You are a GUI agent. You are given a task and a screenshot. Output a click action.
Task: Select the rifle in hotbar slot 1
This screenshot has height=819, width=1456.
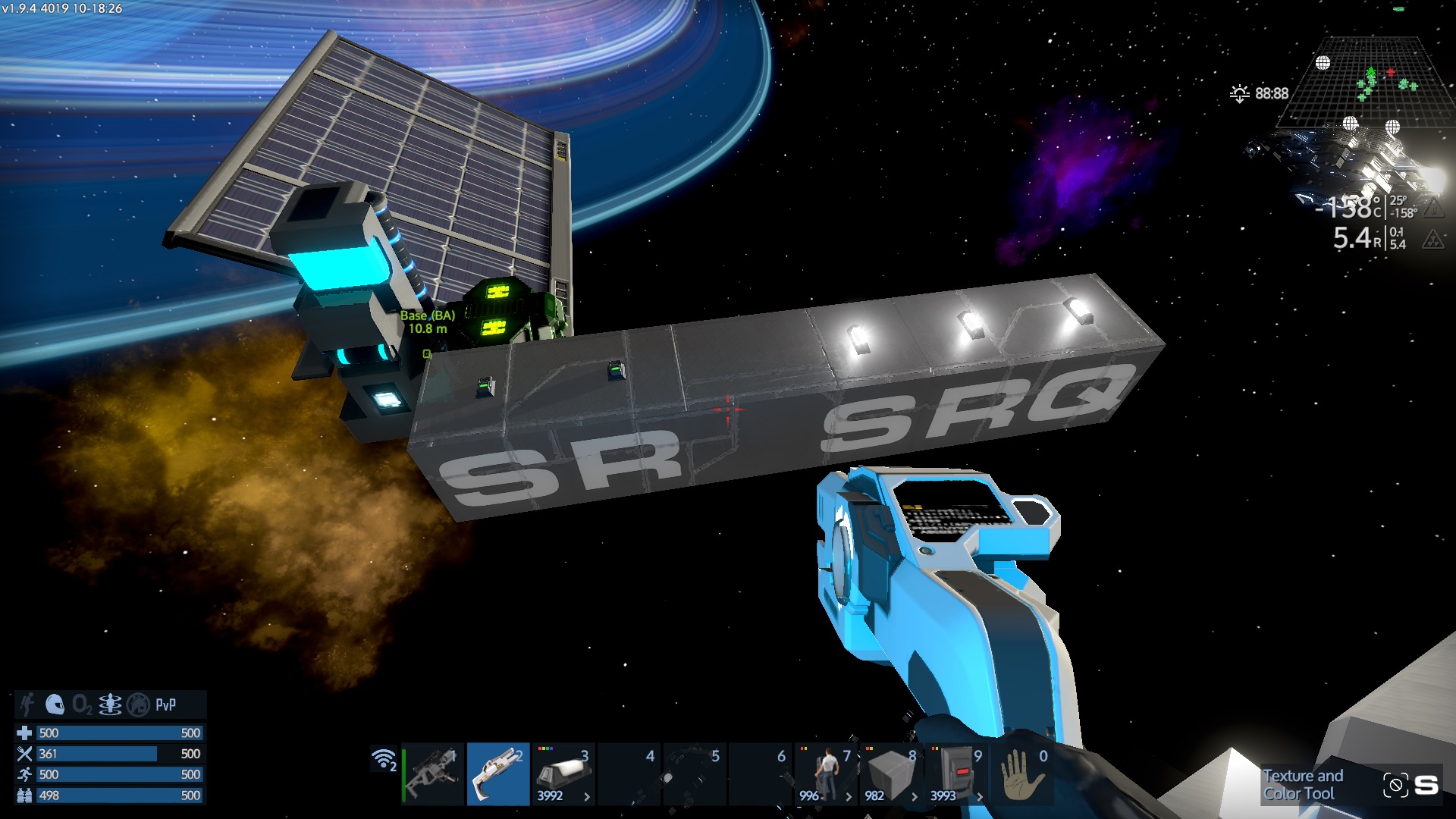tap(432, 774)
